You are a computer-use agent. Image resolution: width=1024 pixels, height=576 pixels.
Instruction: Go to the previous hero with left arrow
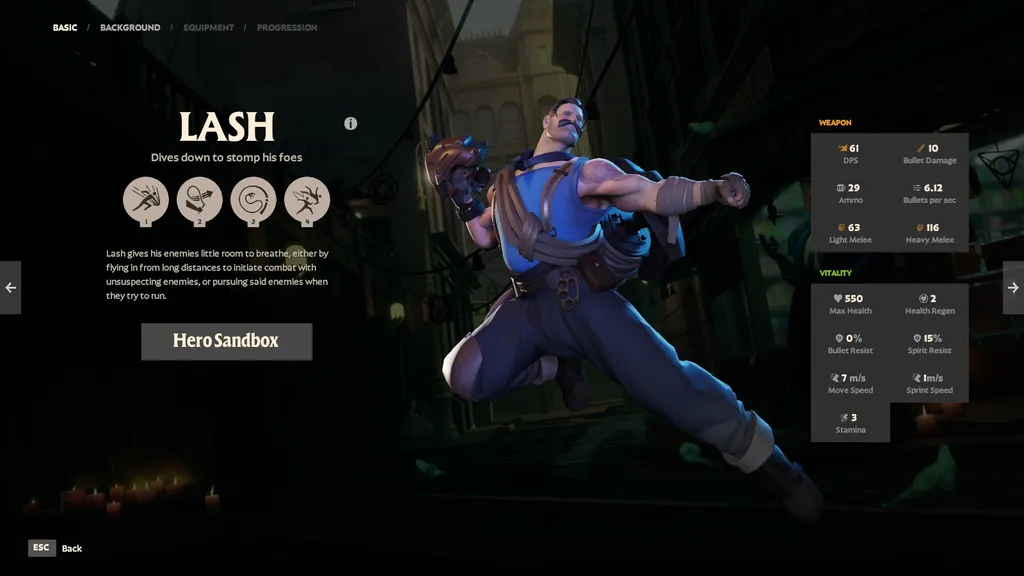point(10,288)
